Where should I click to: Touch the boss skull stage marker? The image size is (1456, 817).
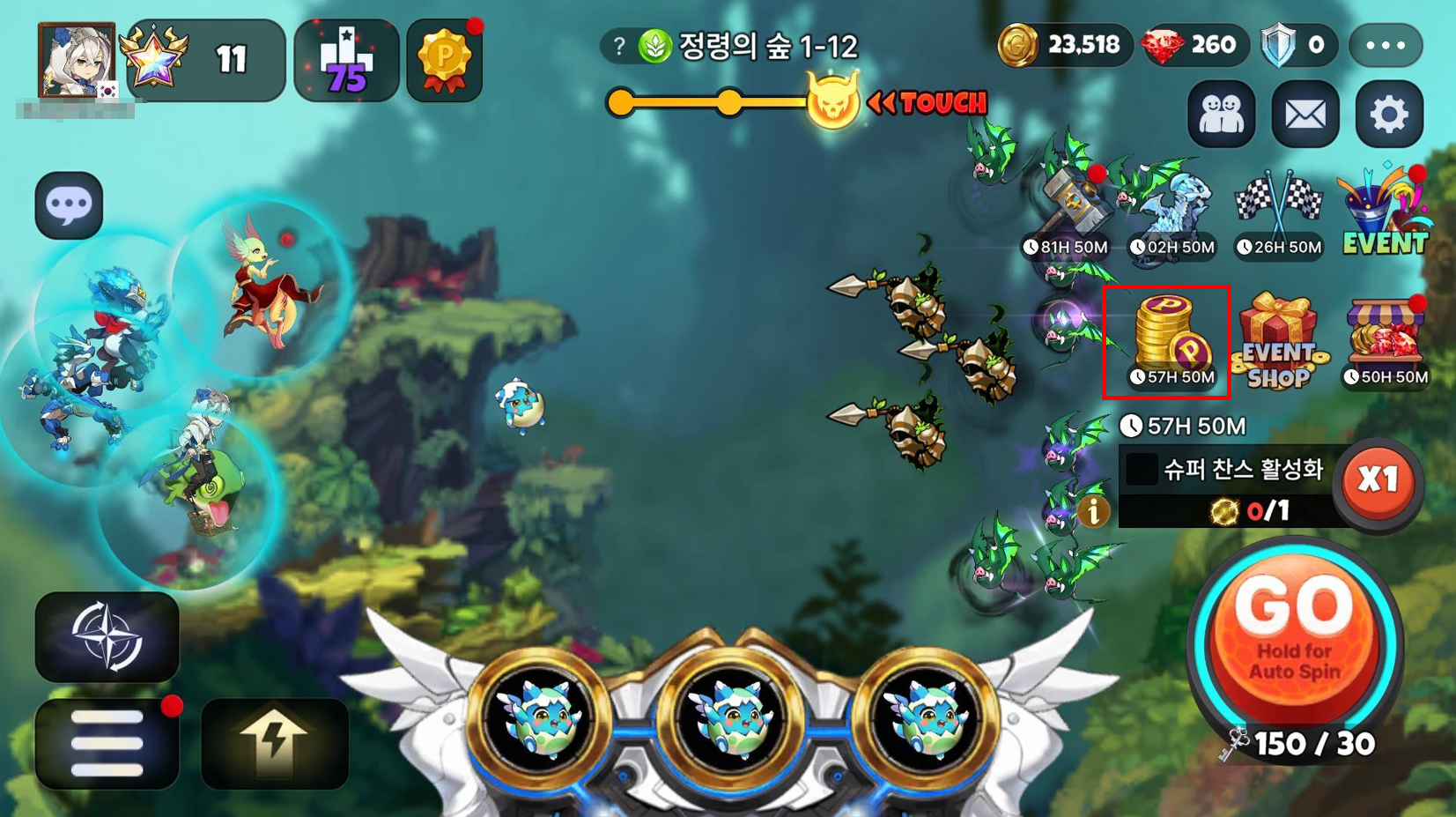(x=832, y=102)
